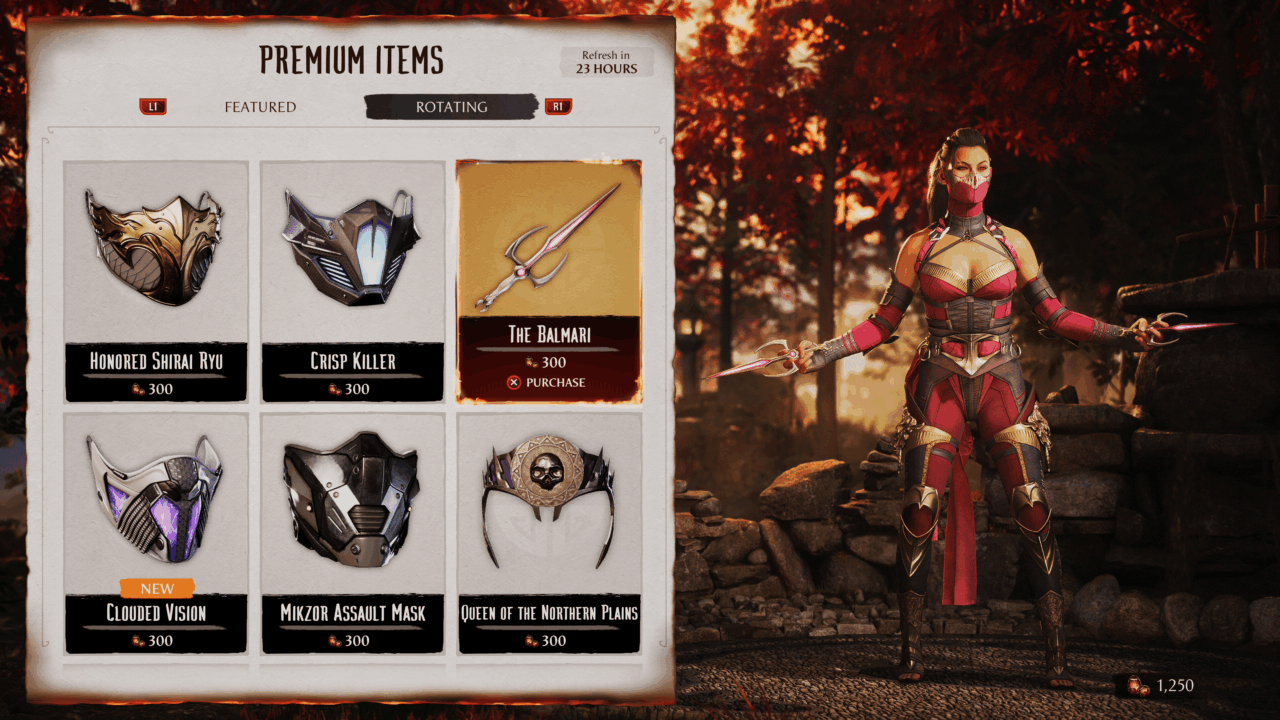This screenshot has height=720, width=1280.
Task: Select the Crisp Killer mask item
Action: click(x=353, y=280)
